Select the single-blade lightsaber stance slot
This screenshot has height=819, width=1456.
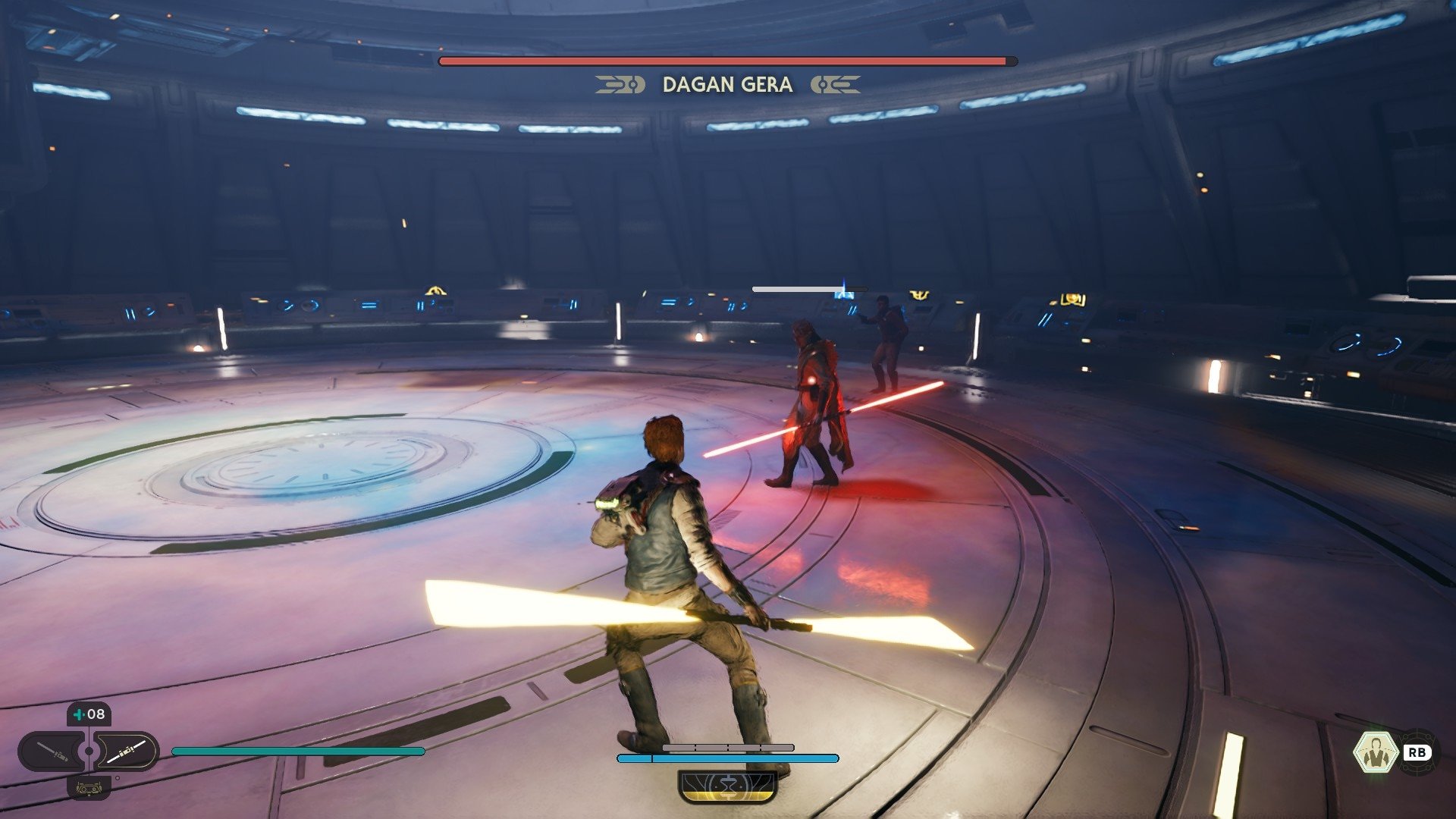(53, 752)
